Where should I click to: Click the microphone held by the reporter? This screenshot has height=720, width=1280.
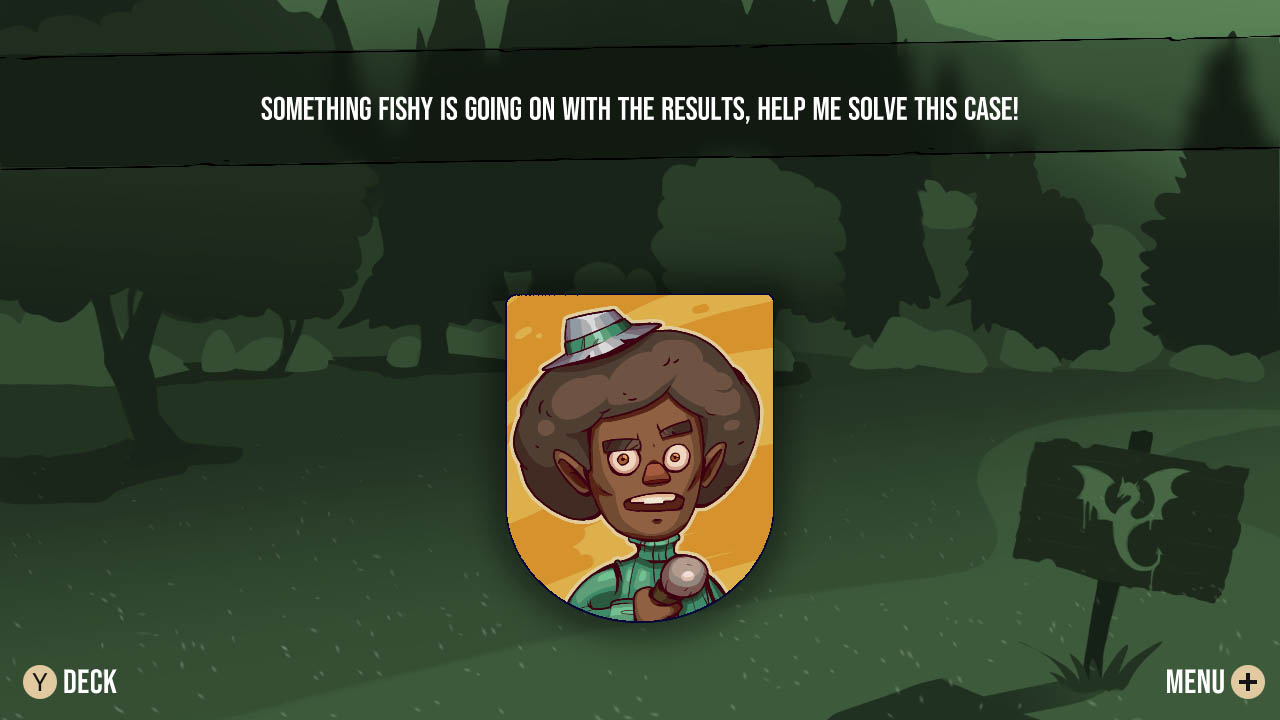pyautogui.click(x=685, y=578)
